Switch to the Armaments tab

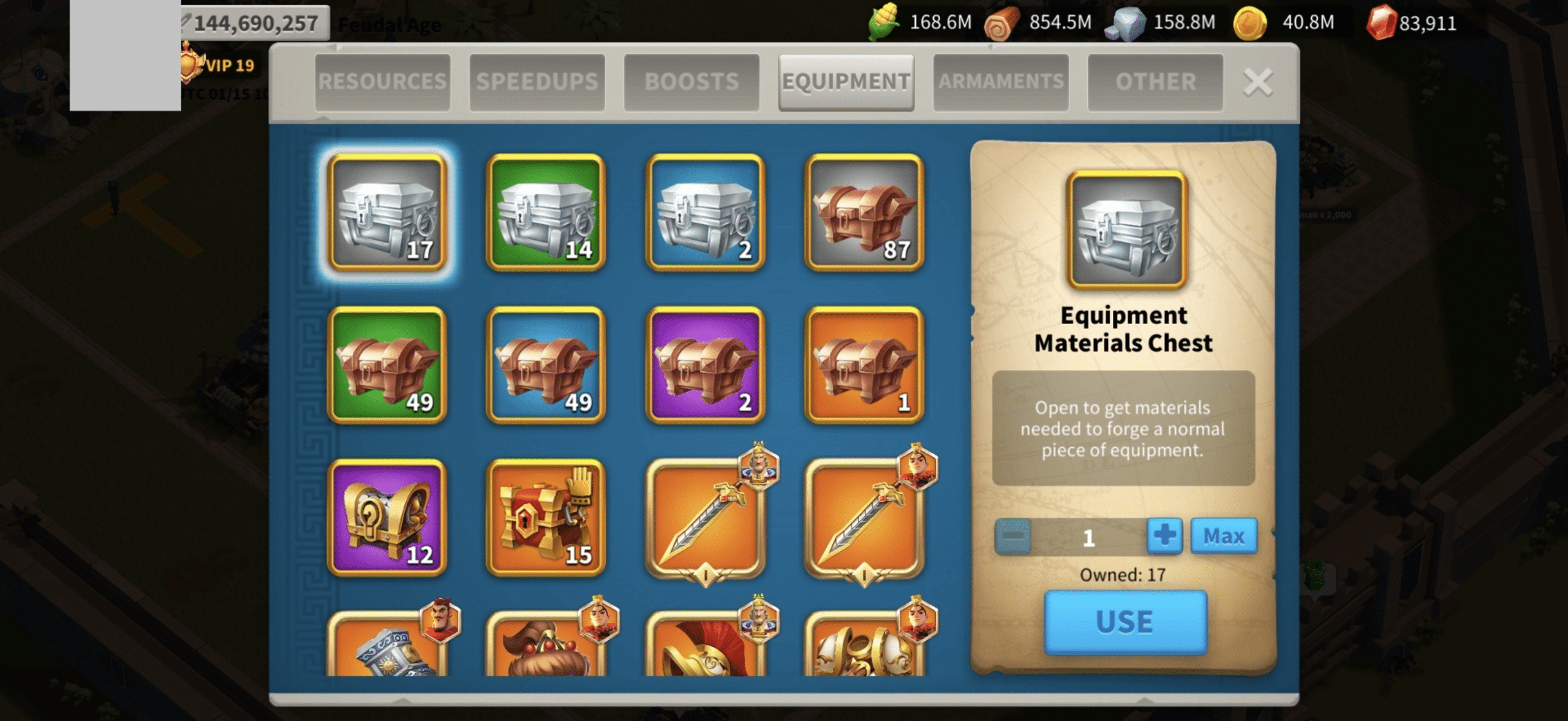click(x=1001, y=82)
